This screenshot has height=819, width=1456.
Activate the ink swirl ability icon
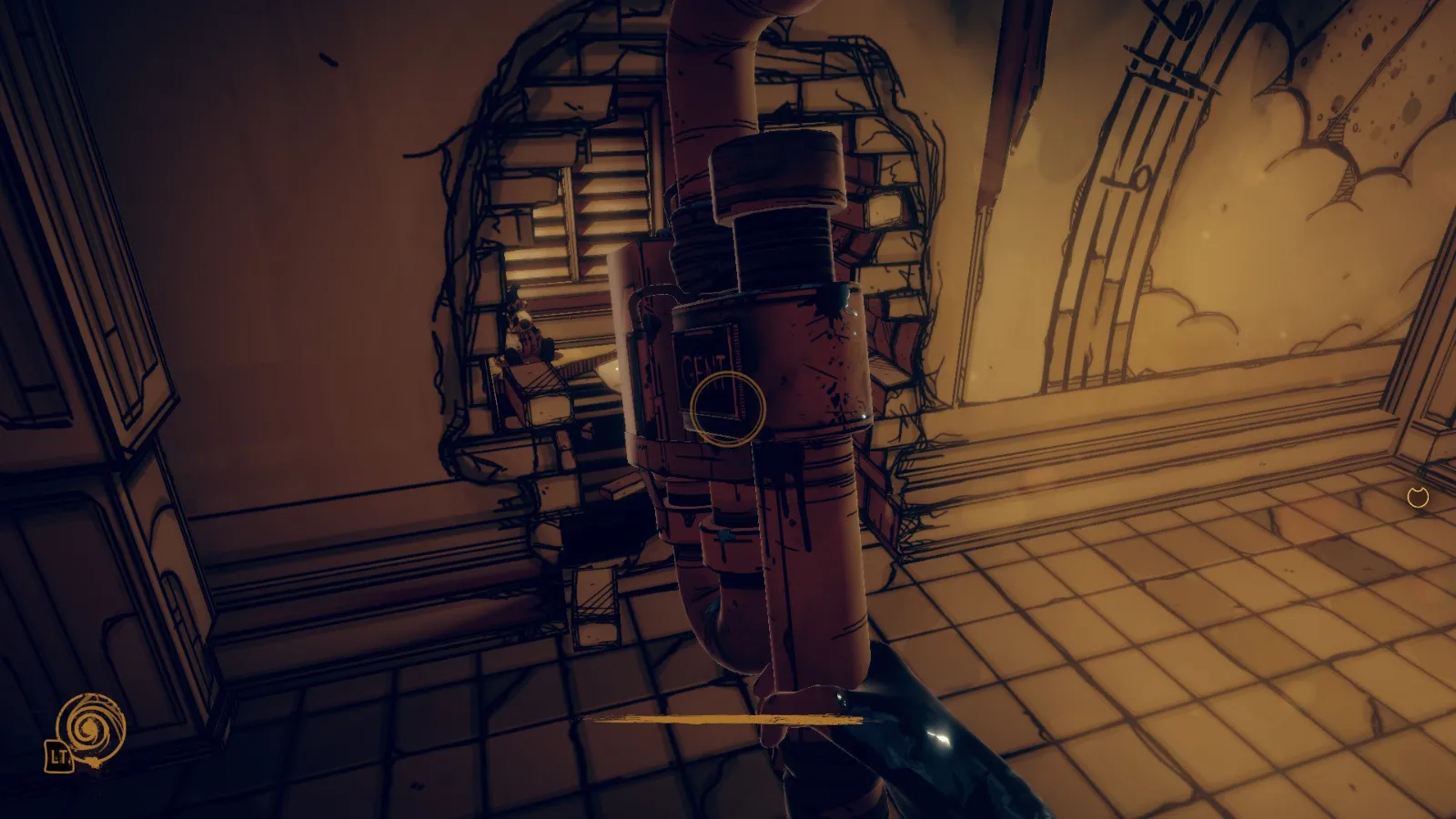tap(90, 727)
